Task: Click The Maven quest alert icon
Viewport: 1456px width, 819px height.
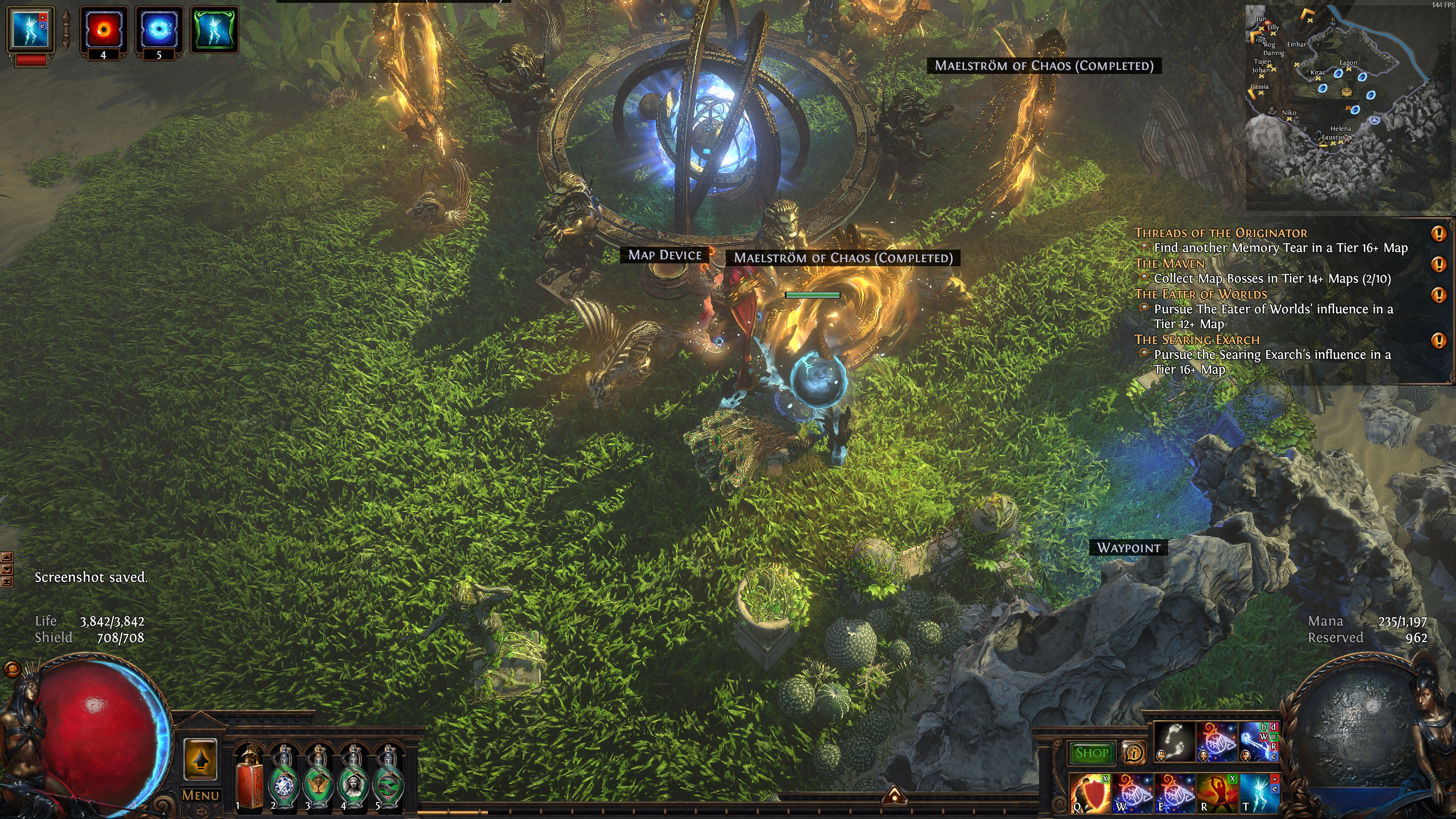Action: click(x=1438, y=264)
